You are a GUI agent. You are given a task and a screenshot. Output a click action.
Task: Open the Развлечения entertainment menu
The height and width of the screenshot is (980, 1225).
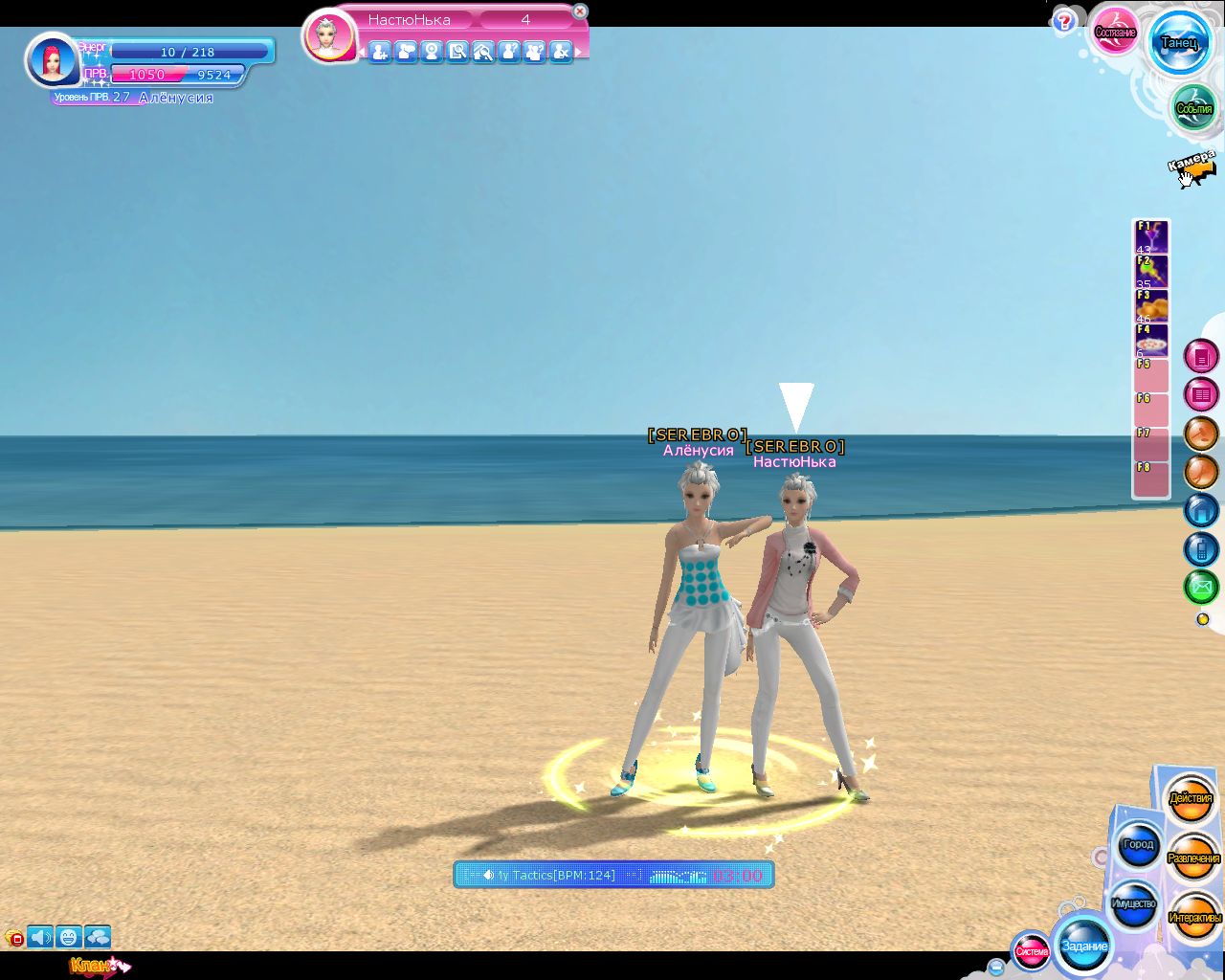click(1193, 858)
